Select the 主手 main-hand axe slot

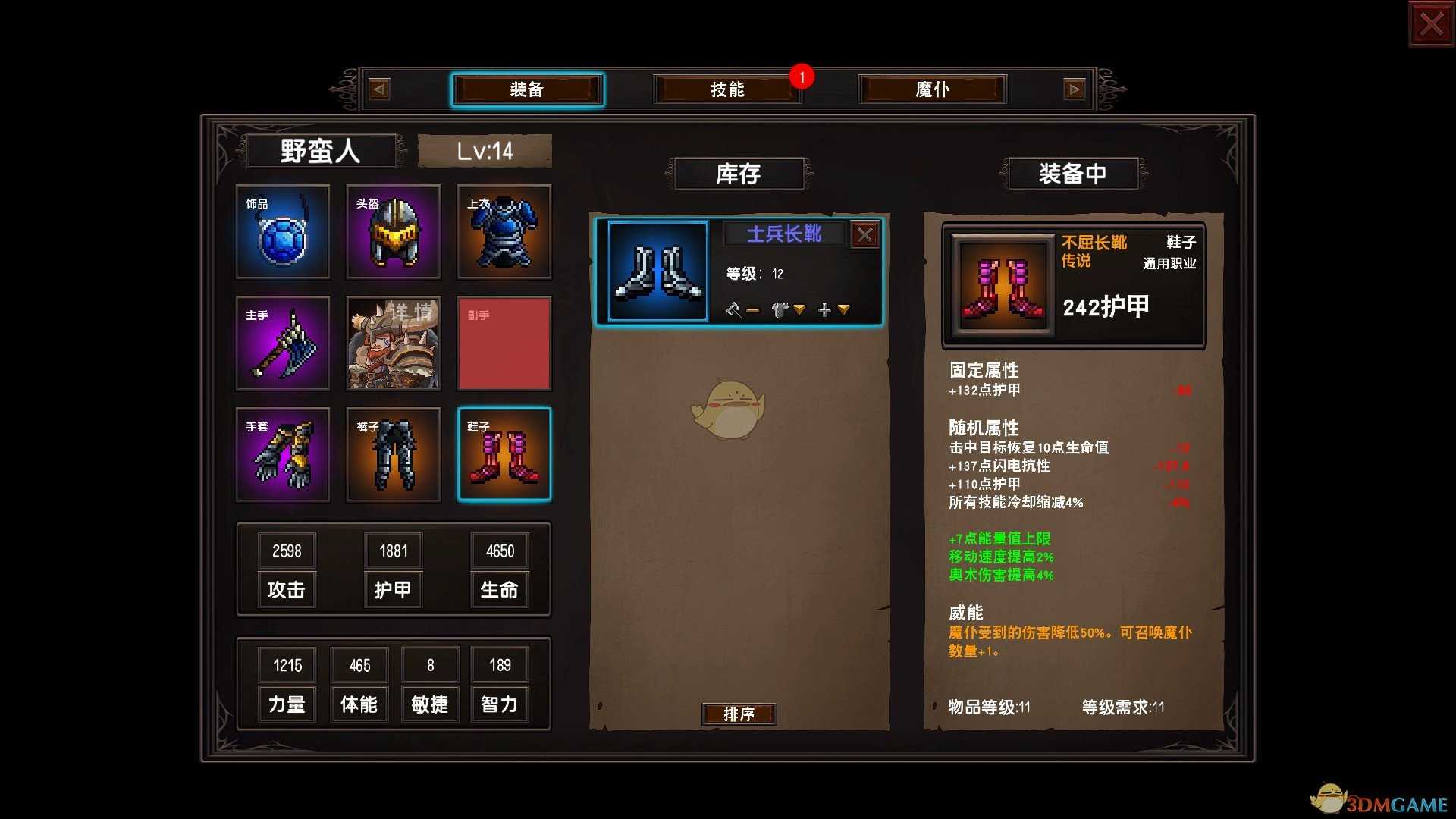(x=282, y=344)
